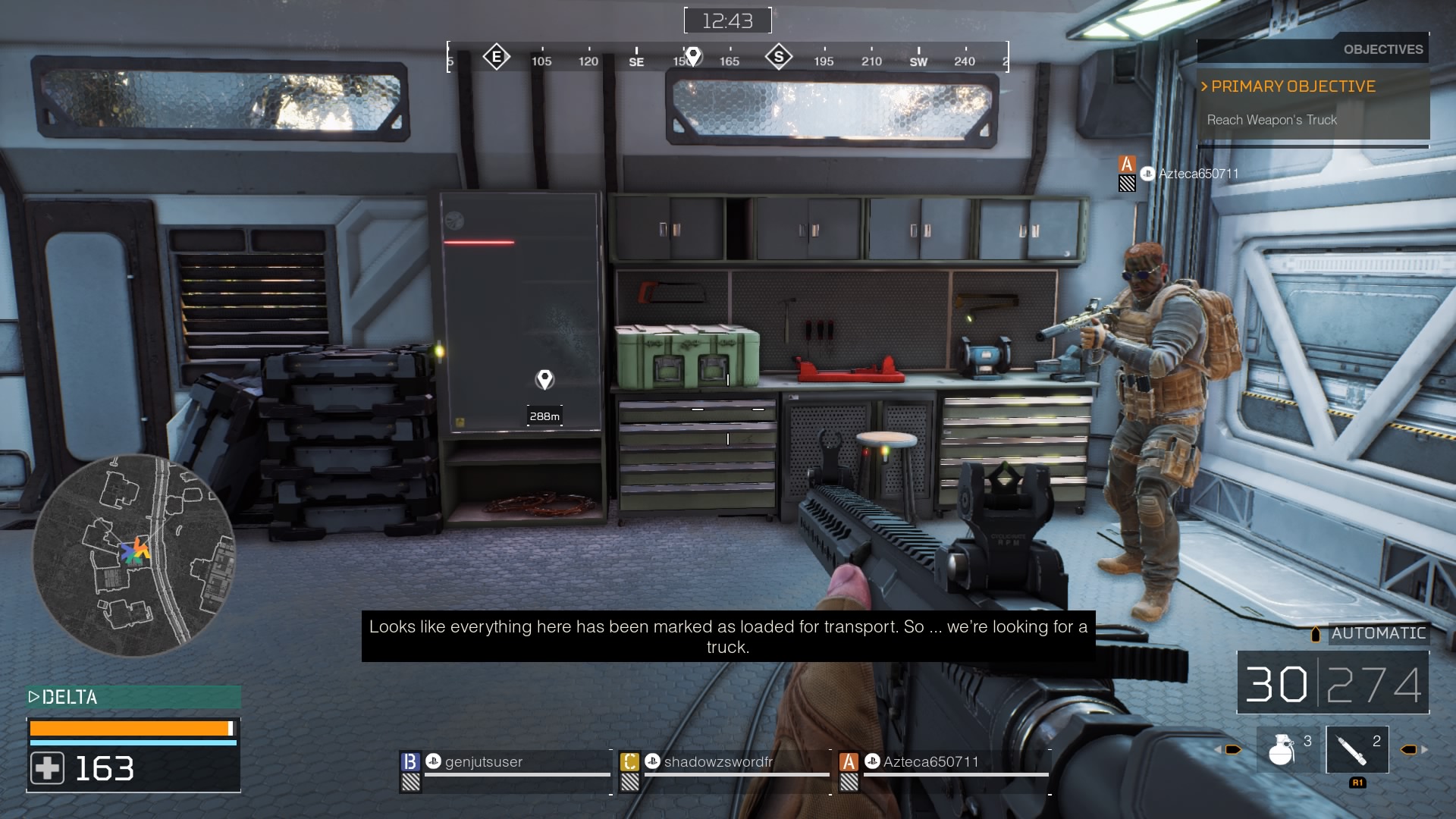
Task: Select the combat knife gadget slot
Action: 1357,749
